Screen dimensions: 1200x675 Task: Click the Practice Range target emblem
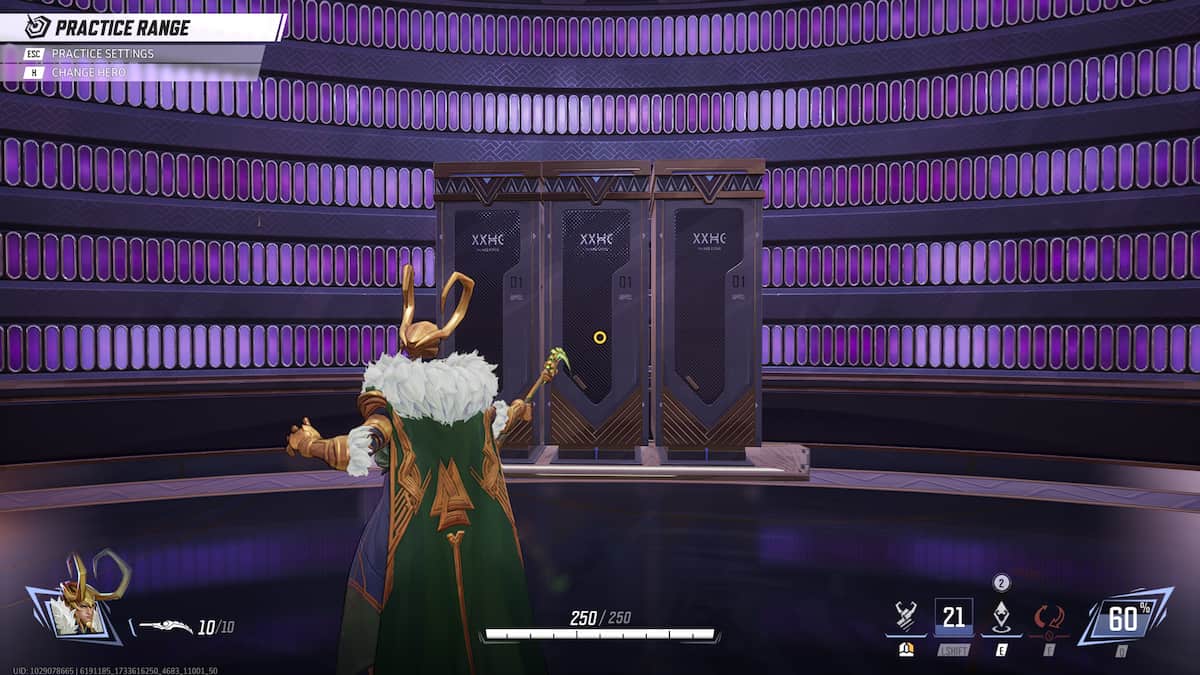coord(38,27)
